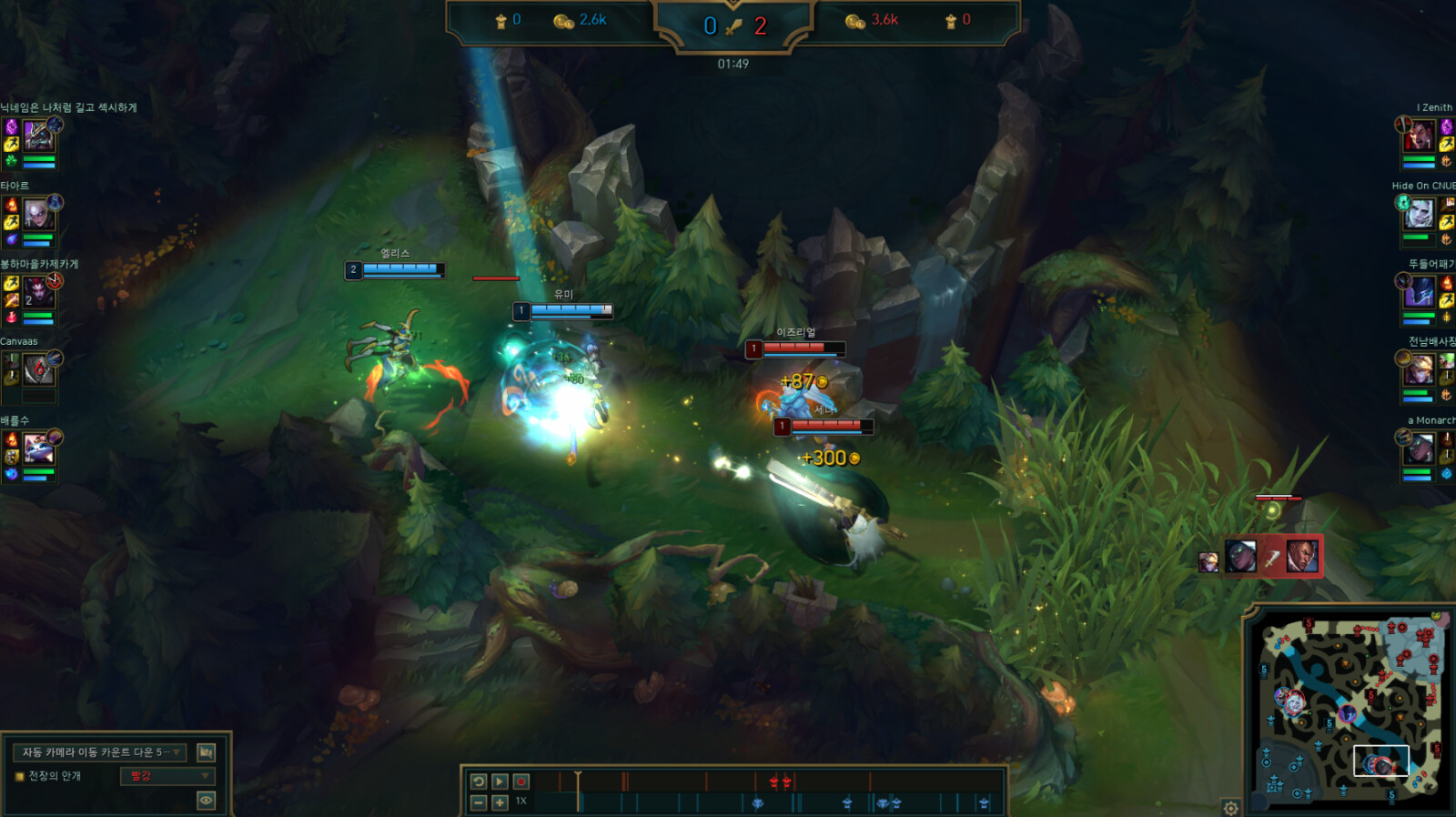This screenshot has height=817, width=1456.
Task: Jump to the first red kill marker on the timeline
Action: [x=773, y=782]
